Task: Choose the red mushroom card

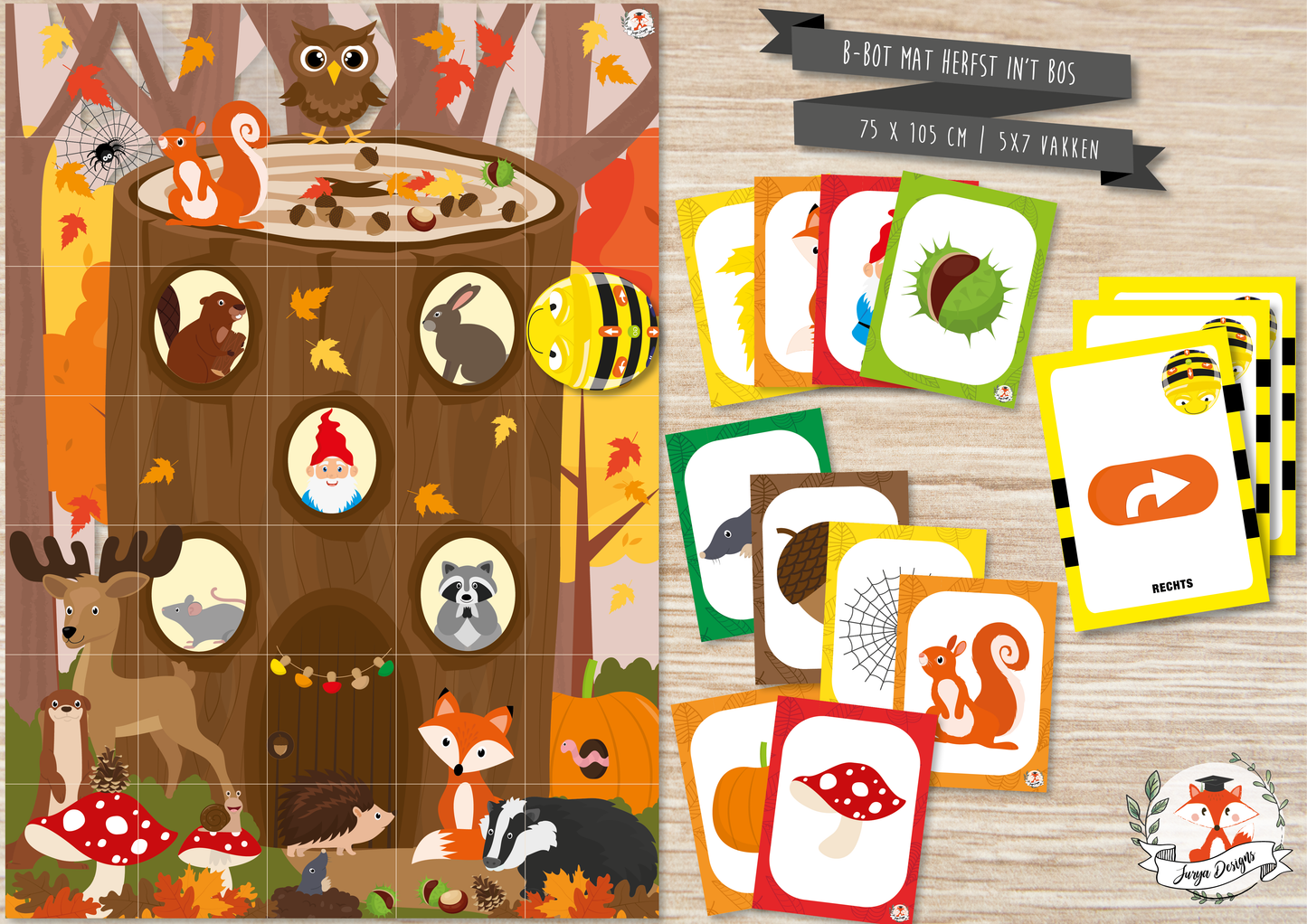Action: tap(848, 805)
